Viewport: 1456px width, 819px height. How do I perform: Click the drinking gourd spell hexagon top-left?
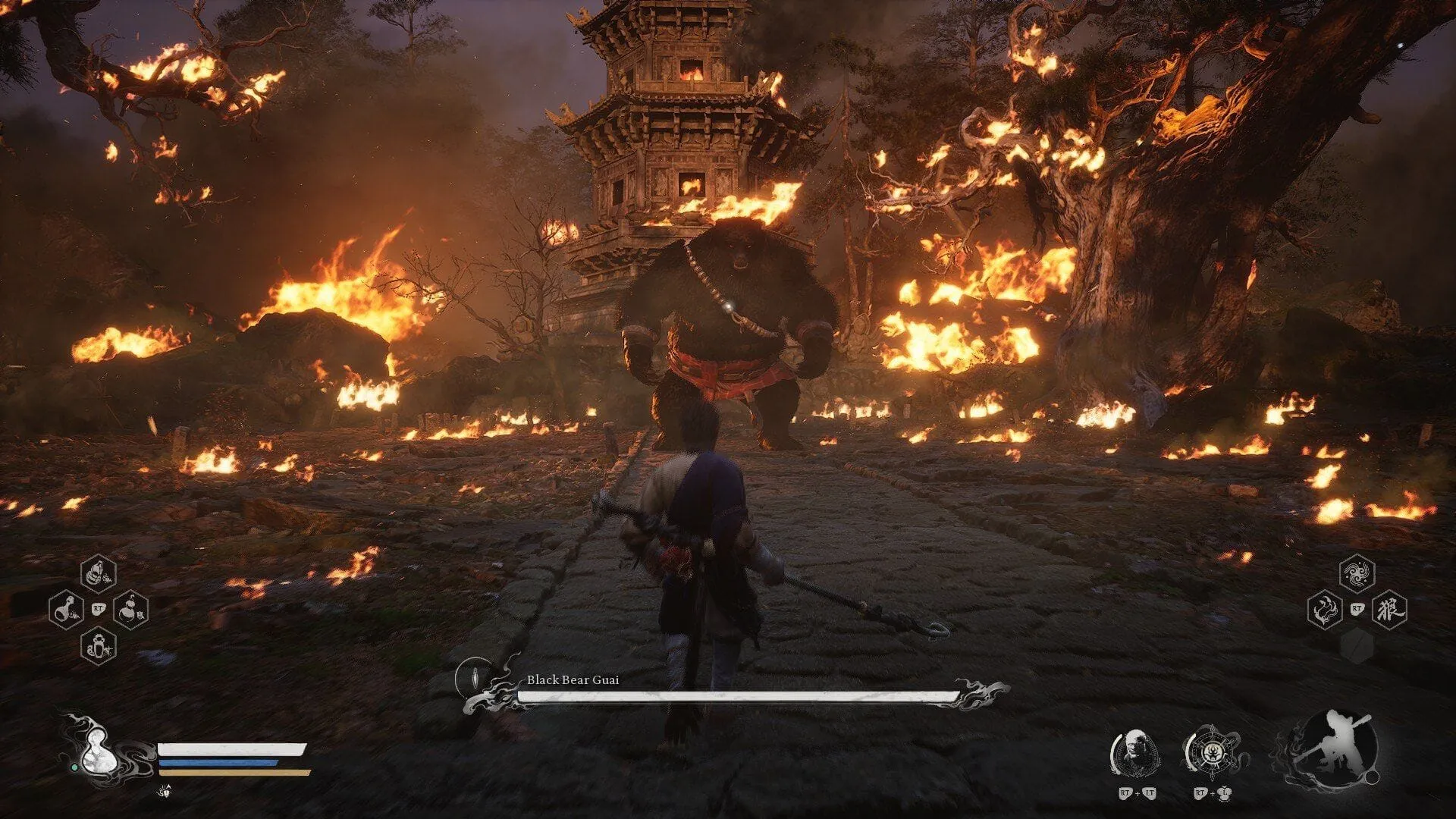99,573
